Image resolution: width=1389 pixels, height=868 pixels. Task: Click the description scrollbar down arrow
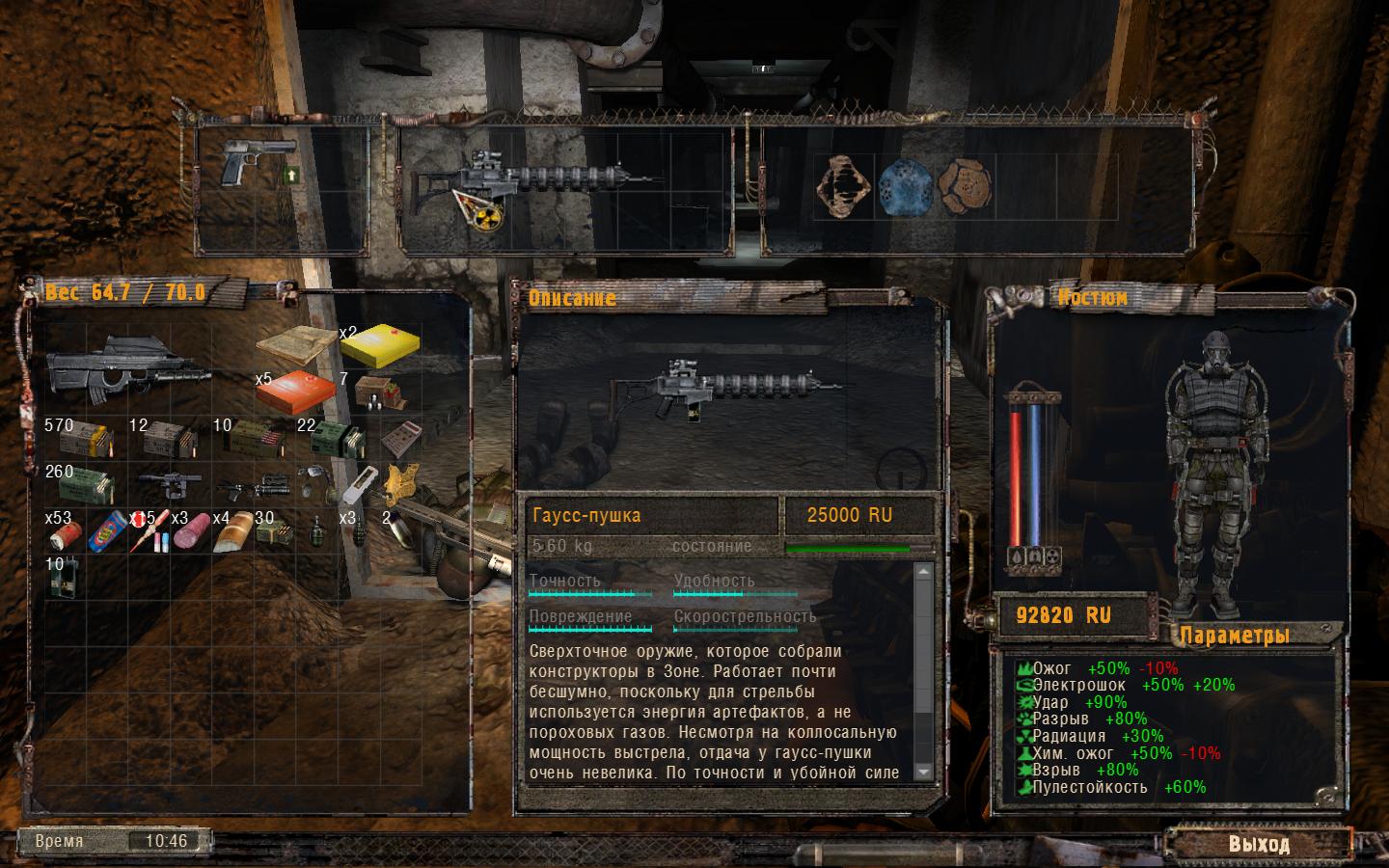[922, 772]
